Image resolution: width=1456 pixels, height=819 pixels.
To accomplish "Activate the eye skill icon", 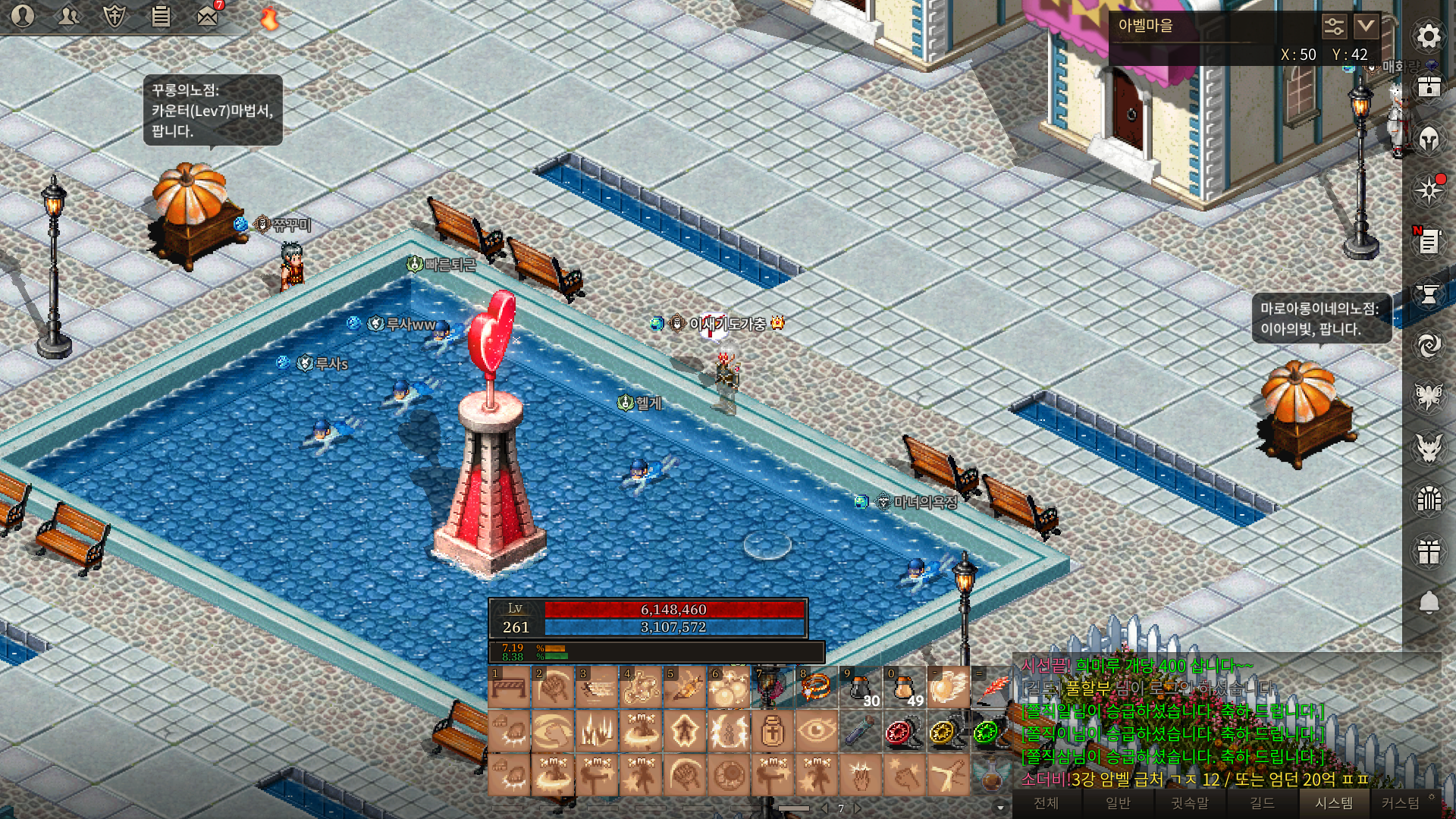I will tap(816, 732).
